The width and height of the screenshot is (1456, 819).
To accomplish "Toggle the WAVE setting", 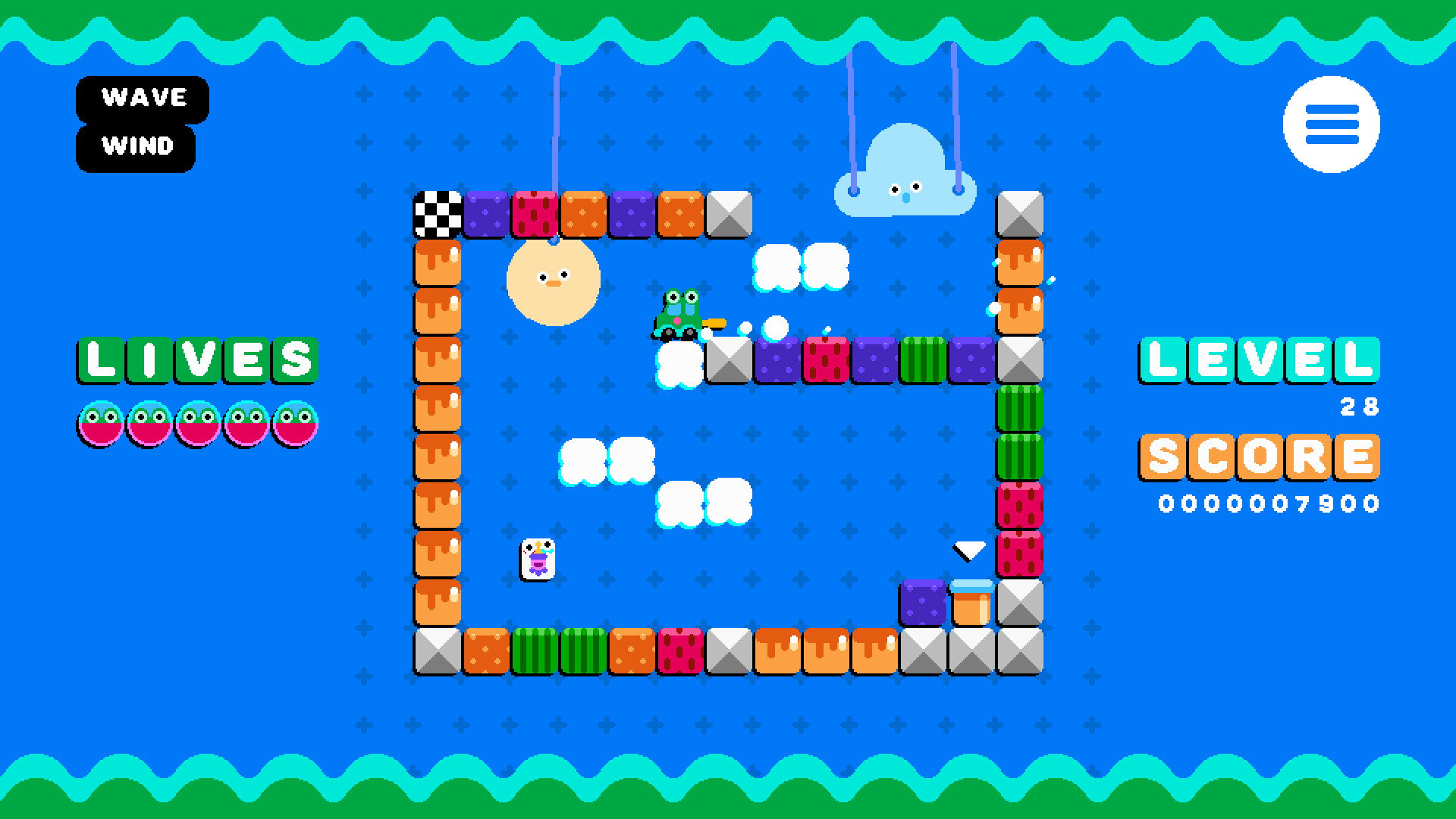I will 143,97.
